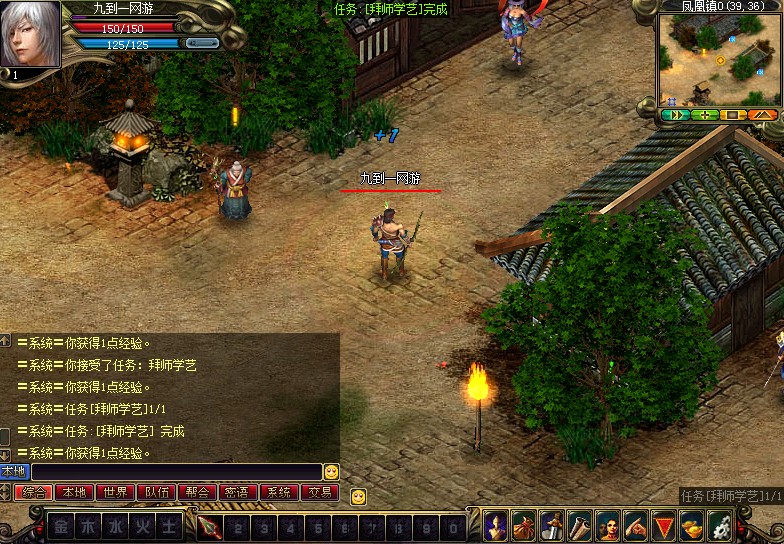This screenshot has height=544, width=784.
Task: Click the green double-arrow minimap button
Action: tap(675, 115)
